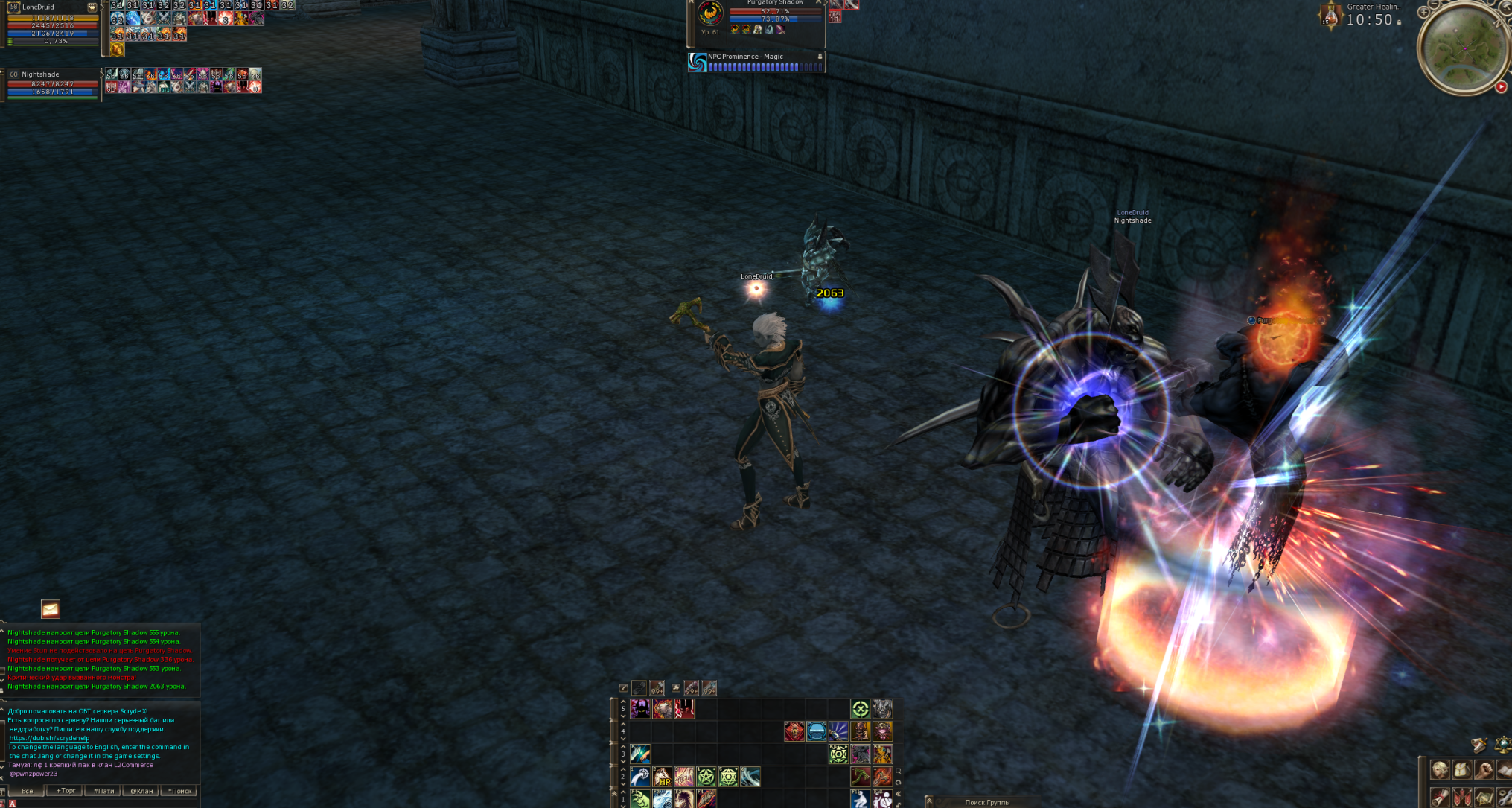
Task: Activate the green claw skill on hotbar
Action: click(640, 799)
